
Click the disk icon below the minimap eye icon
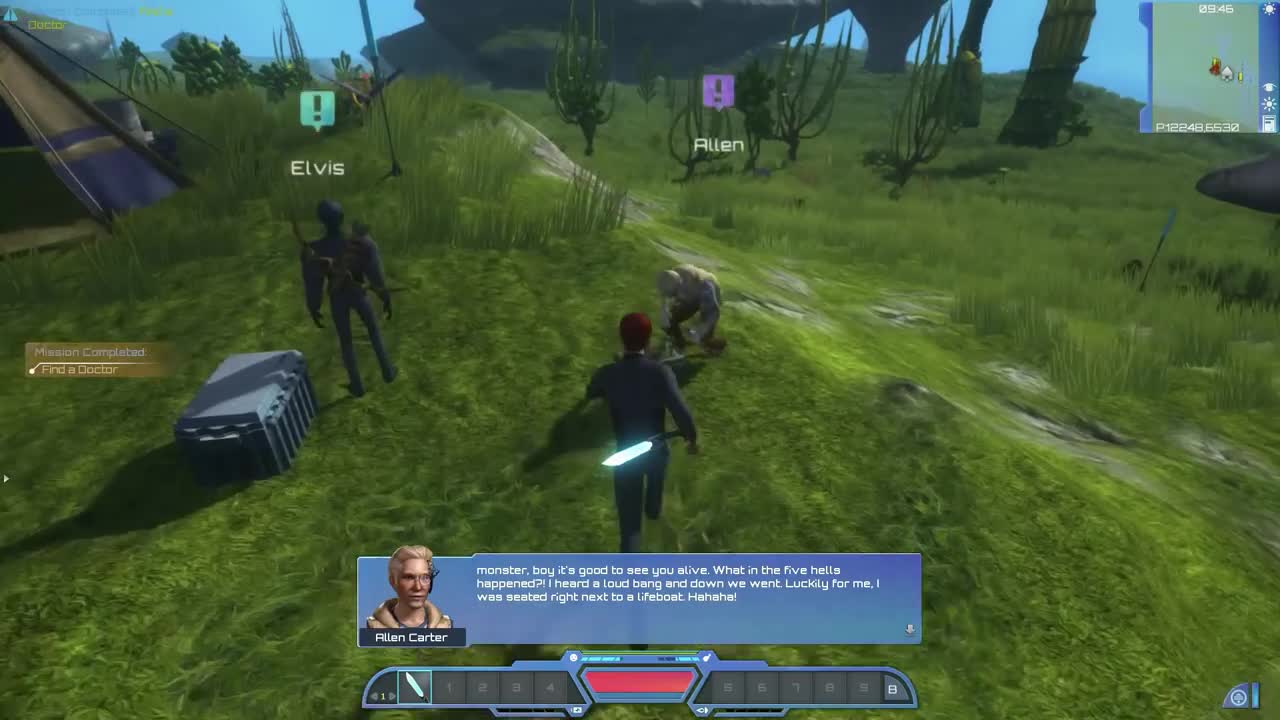1268,124
